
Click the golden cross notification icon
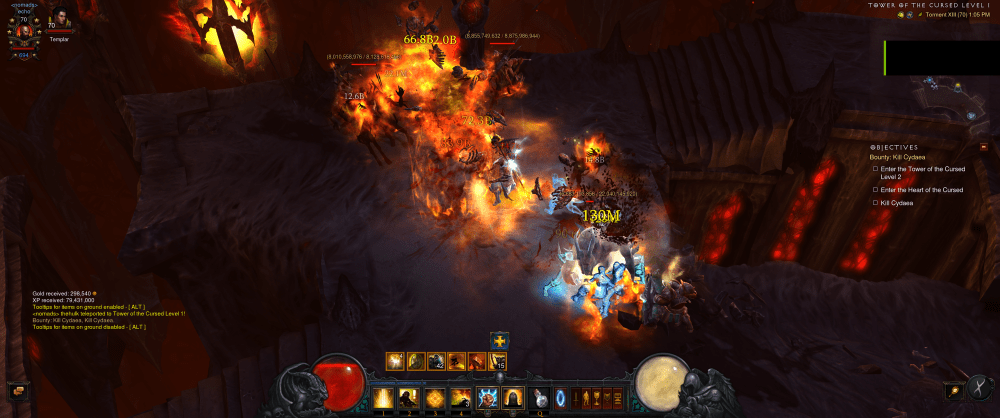[x=499, y=342]
